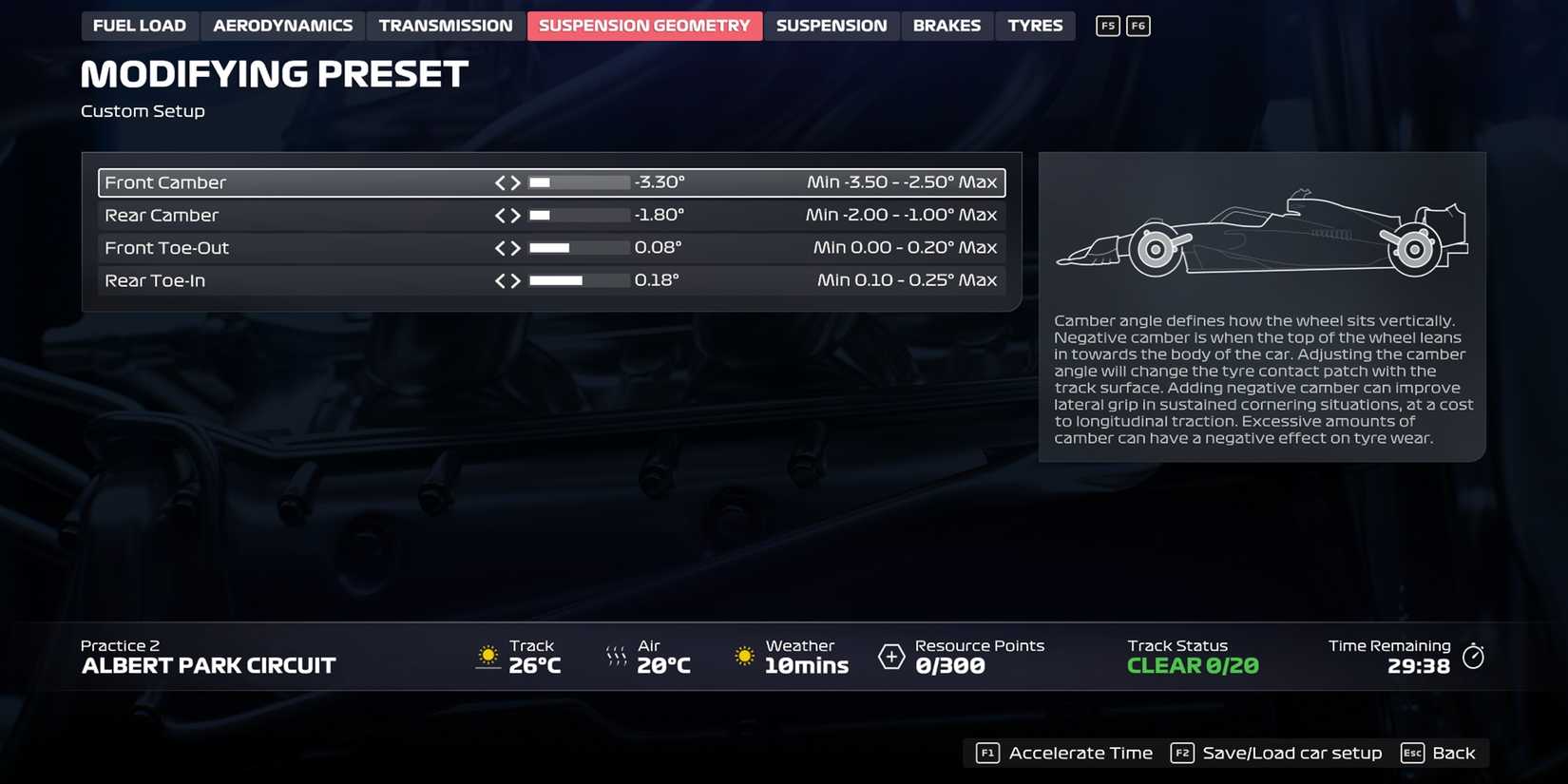Click the Time Remaining clock icon

click(x=1474, y=656)
